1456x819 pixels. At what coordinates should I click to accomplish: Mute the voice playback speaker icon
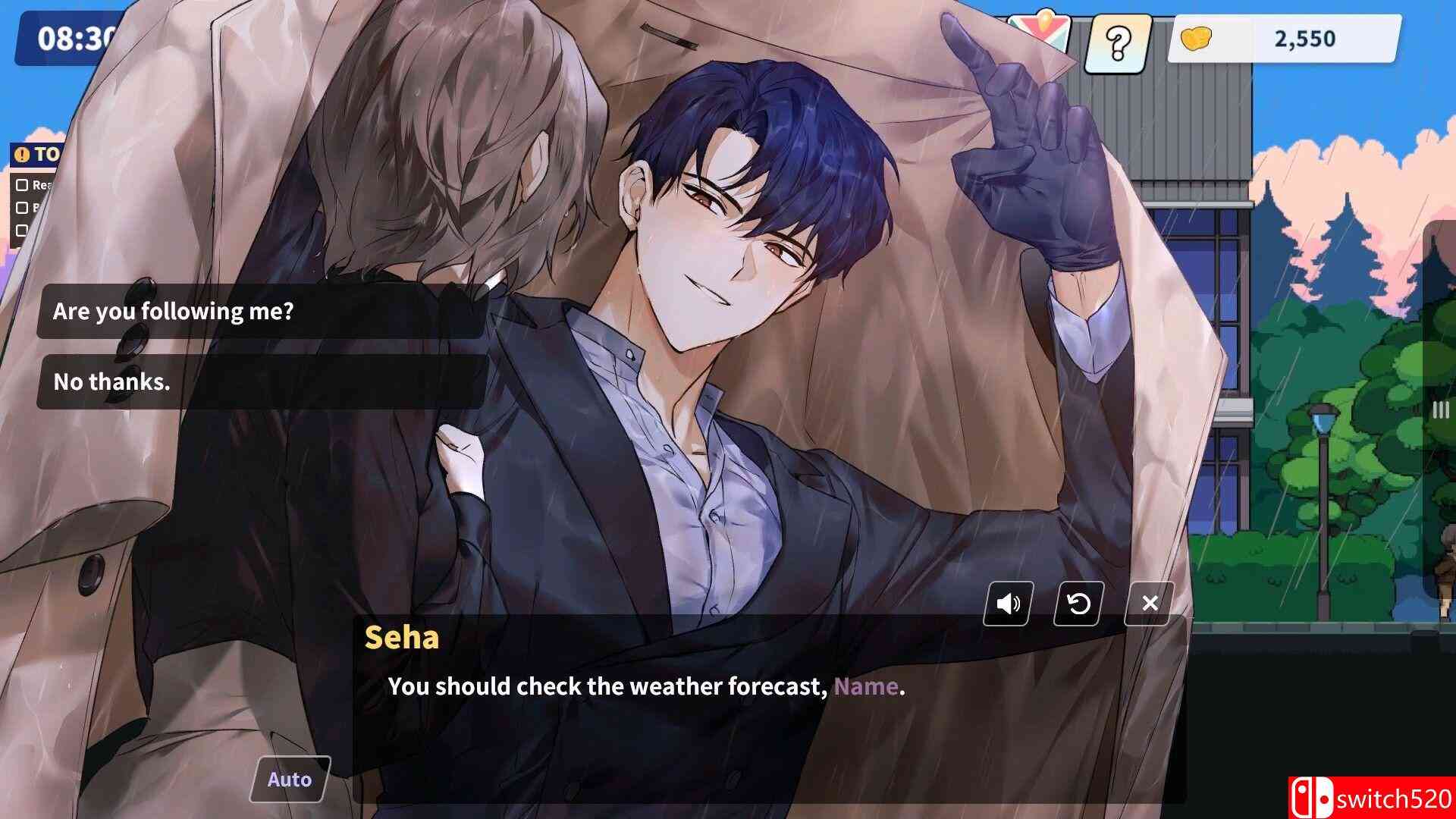[1008, 604]
